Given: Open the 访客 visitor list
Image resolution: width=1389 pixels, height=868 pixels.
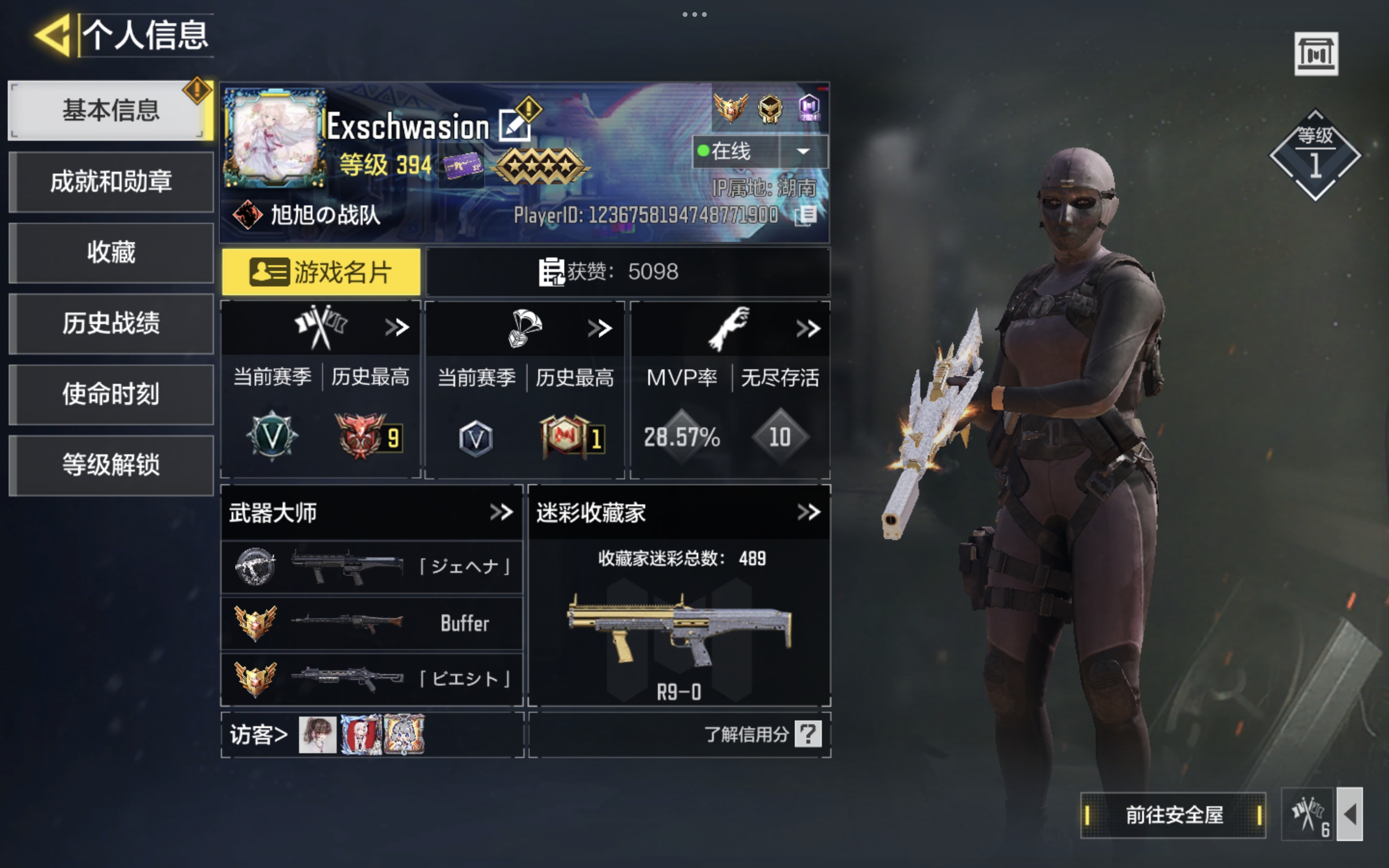Looking at the screenshot, I should pos(259,735).
